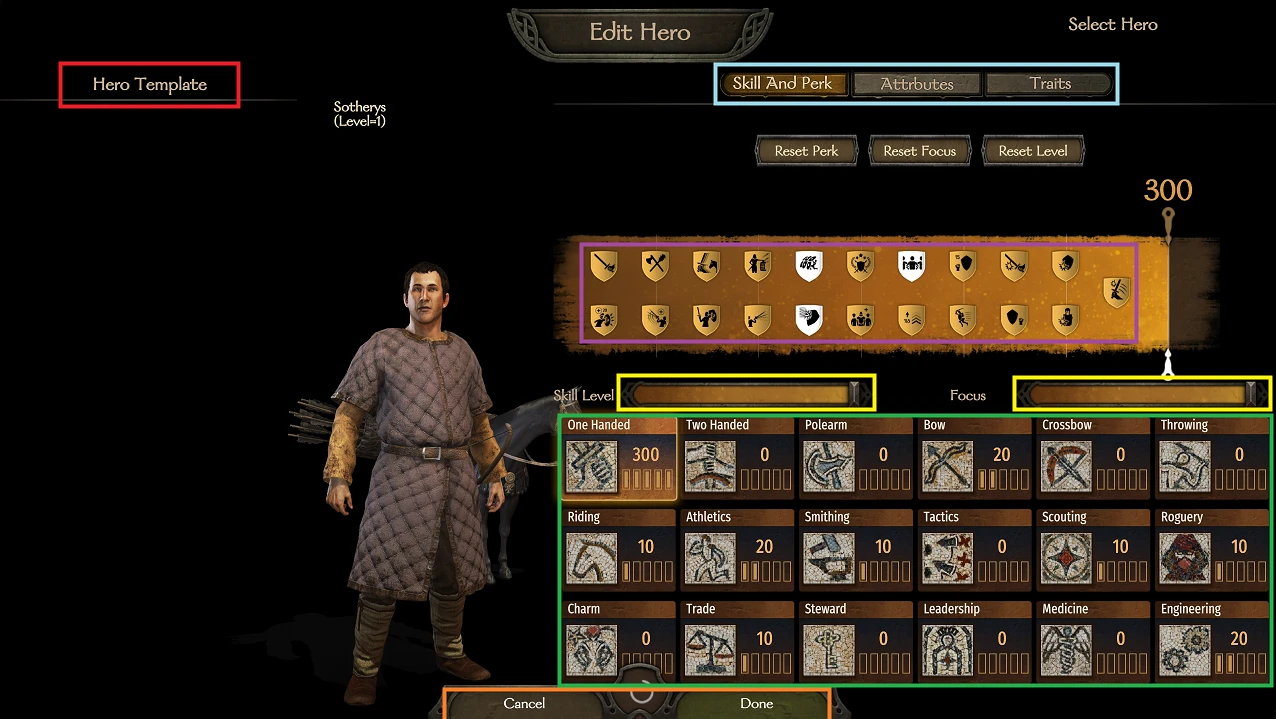The image size is (1276, 719).
Task: Click Select Hero
Action: pyautogui.click(x=1112, y=25)
